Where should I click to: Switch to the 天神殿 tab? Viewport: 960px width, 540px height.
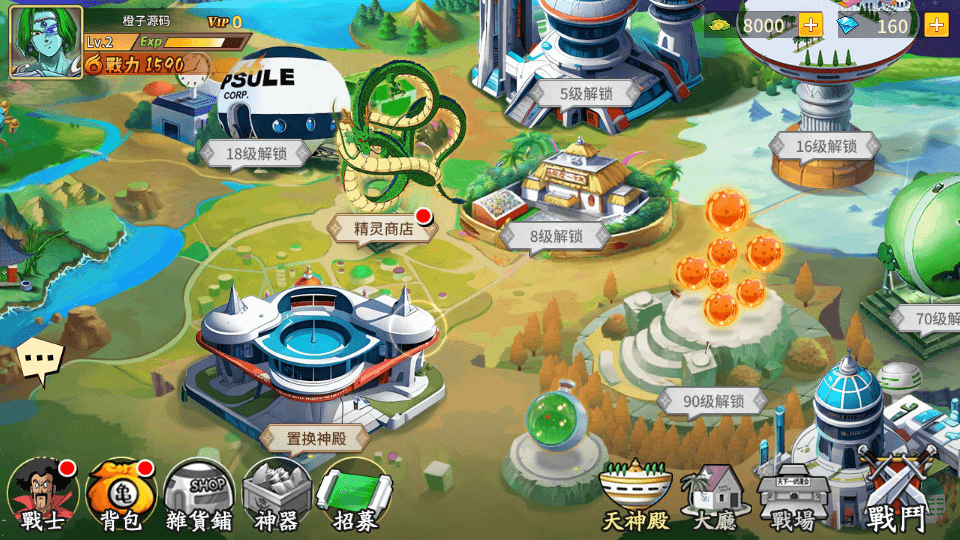(x=634, y=497)
